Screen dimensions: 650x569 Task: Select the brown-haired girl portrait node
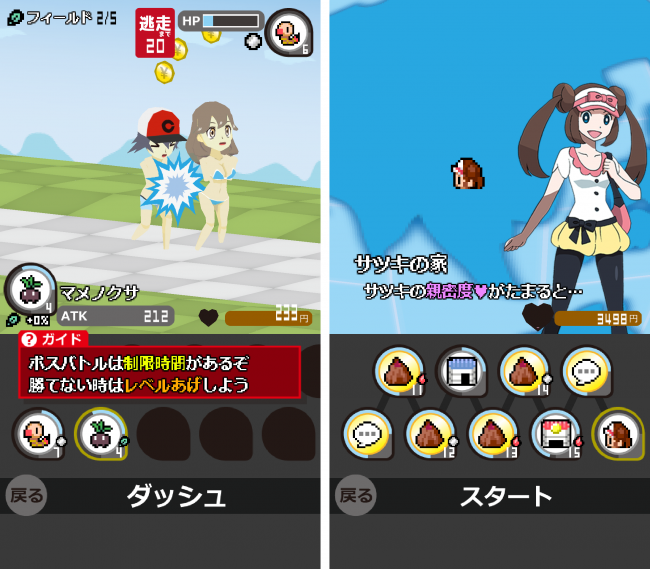point(617,434)
